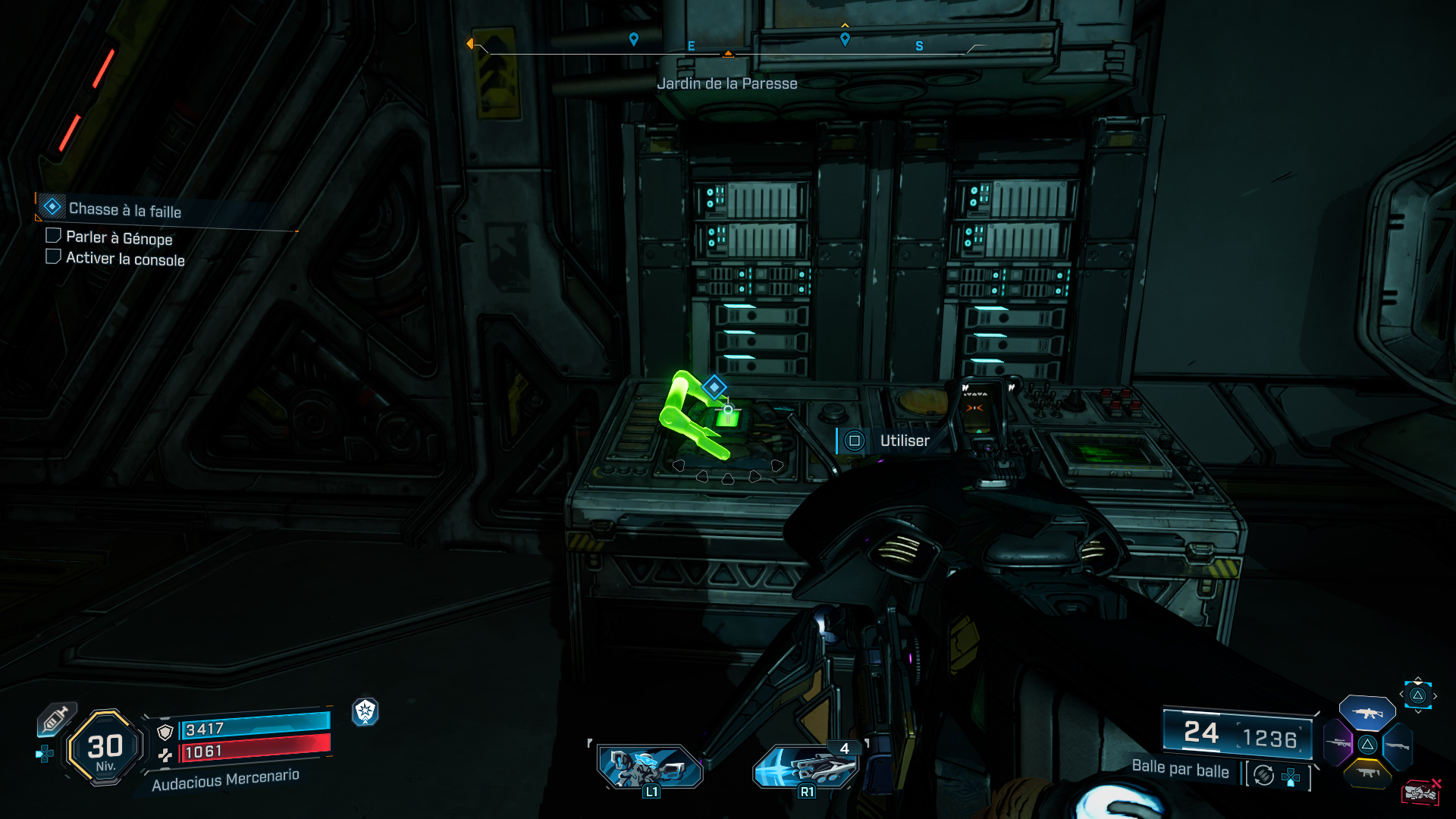Select the purple sniper rifle weapon slot
The image size is (1456, 819).
point(1338,743)
